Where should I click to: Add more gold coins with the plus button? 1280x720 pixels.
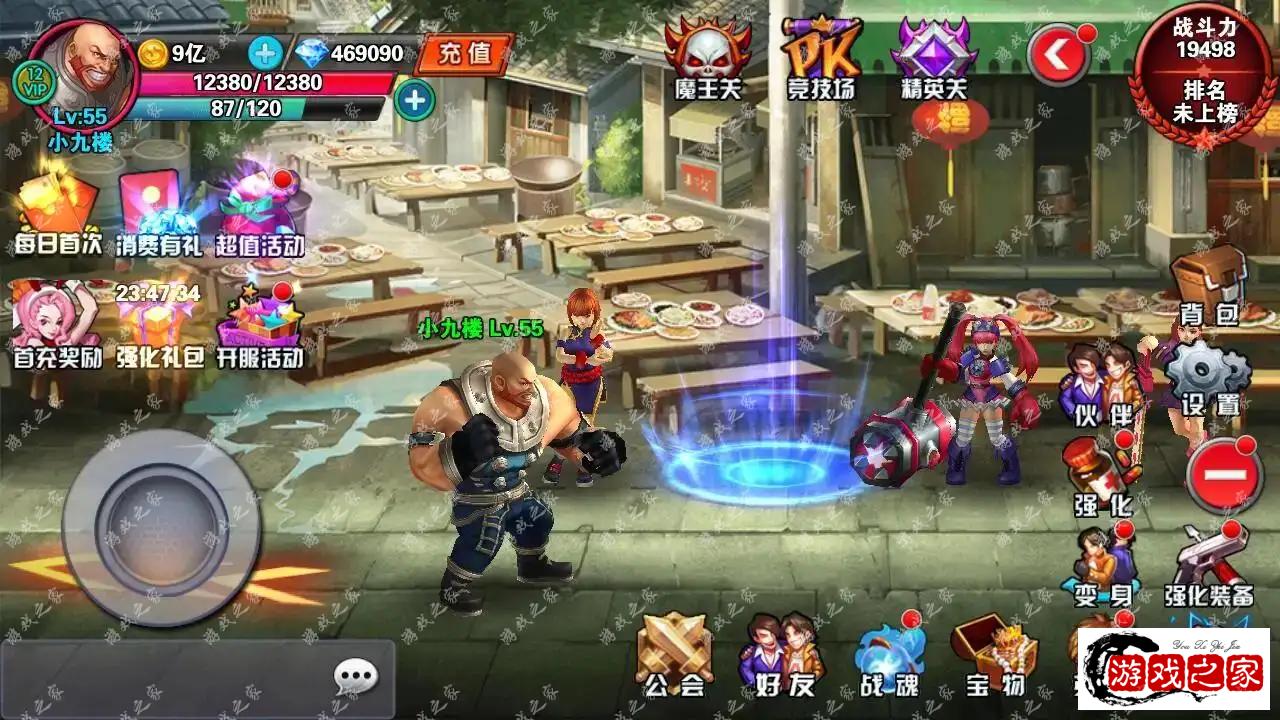click(x=265, y=52)
